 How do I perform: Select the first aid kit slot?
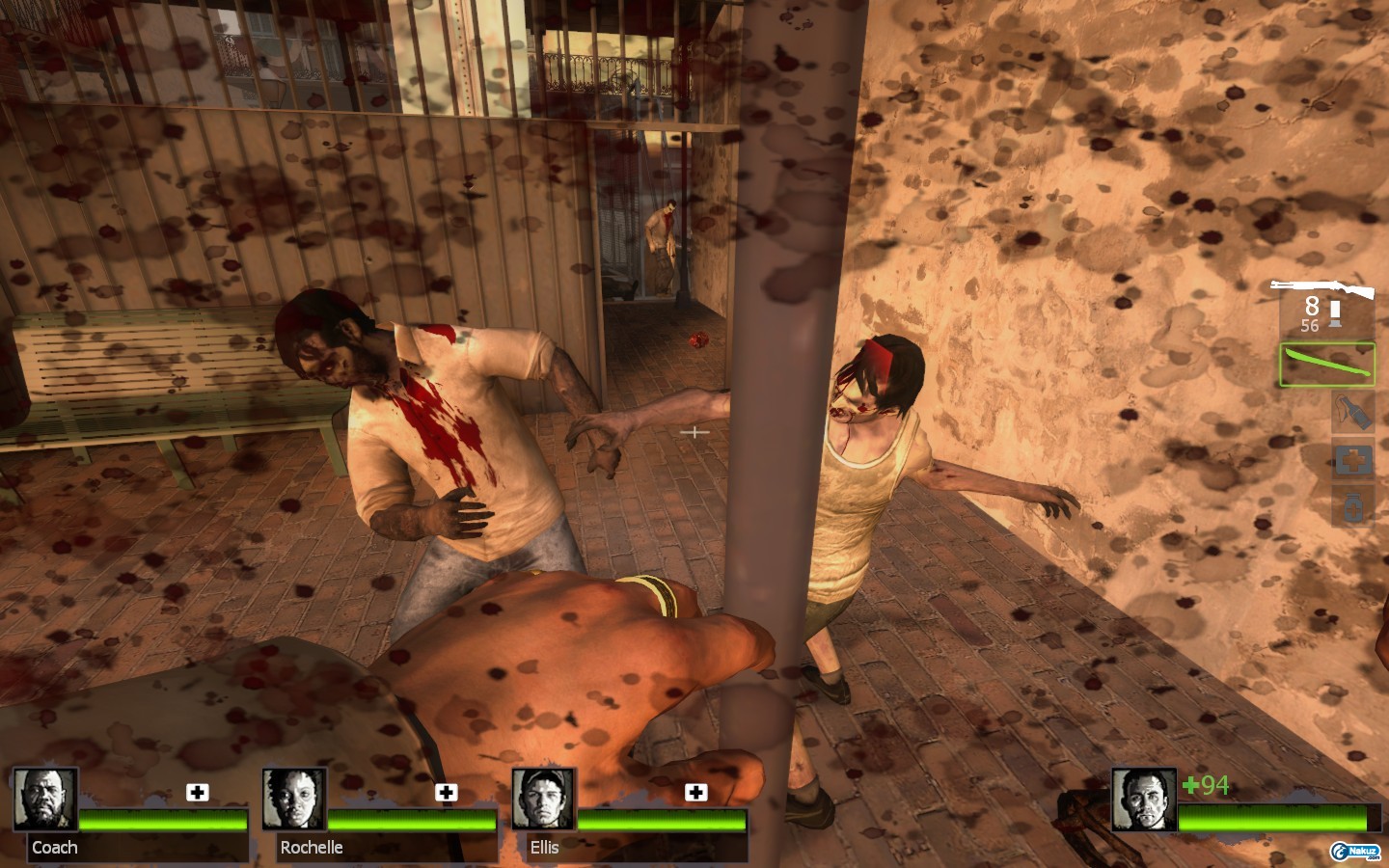tap(1352, 461)
